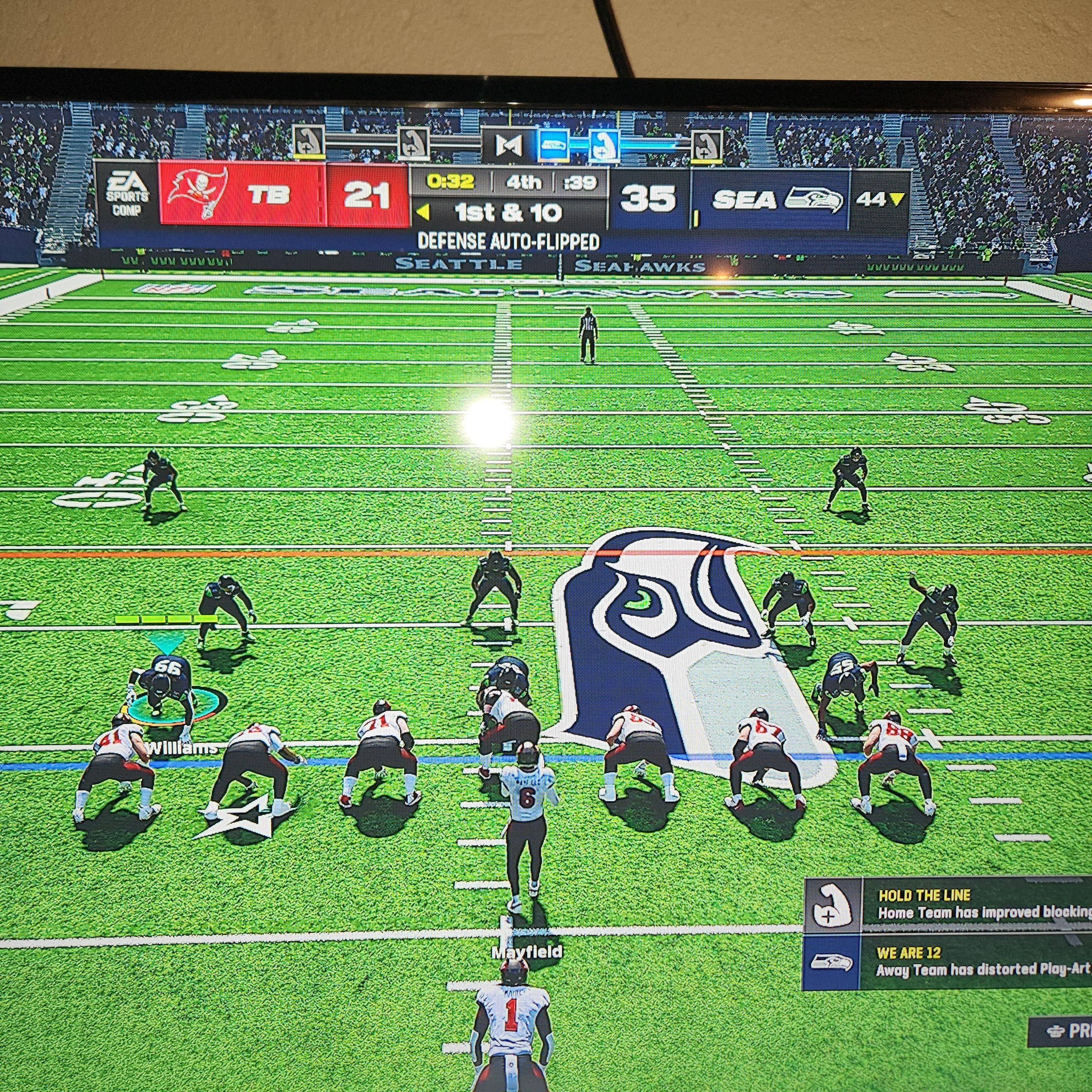Viewport: 1092px width, 1092px height.
Task: Click the Seahawks logo beside SEA on the scoreboard
Action: click(x=814, y=200)
